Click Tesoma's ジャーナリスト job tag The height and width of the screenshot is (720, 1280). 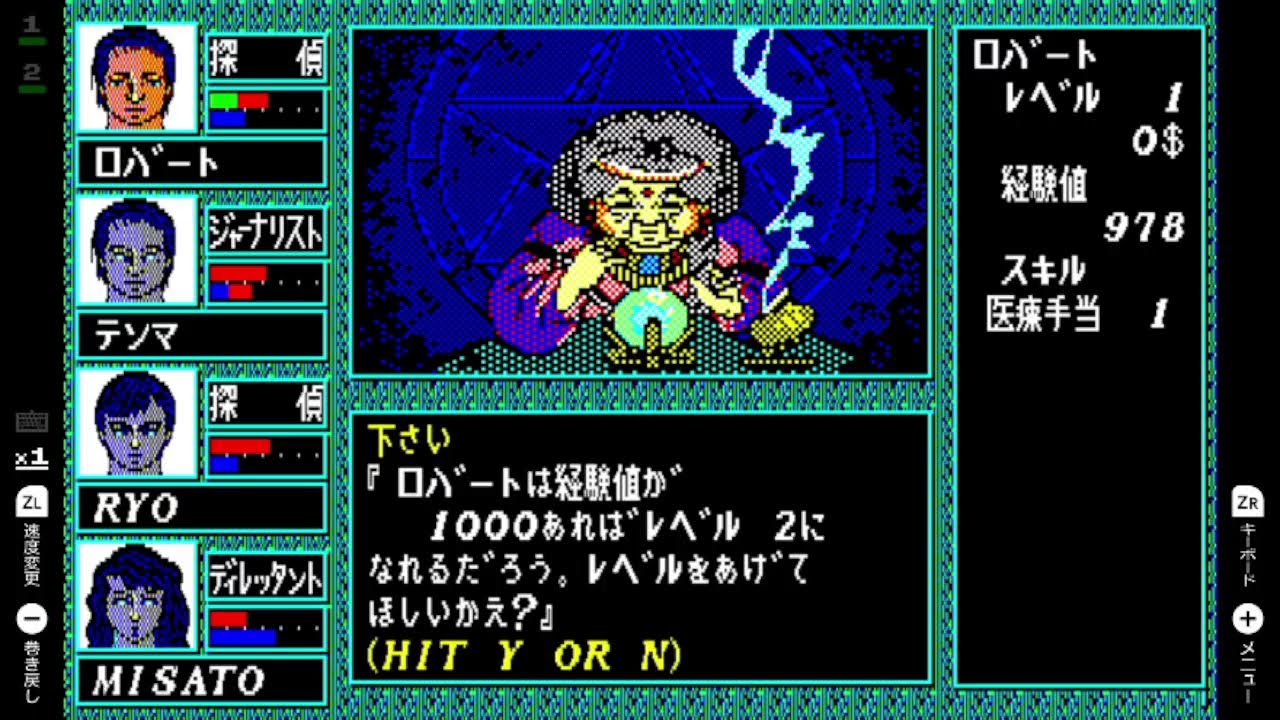(266, 231)
